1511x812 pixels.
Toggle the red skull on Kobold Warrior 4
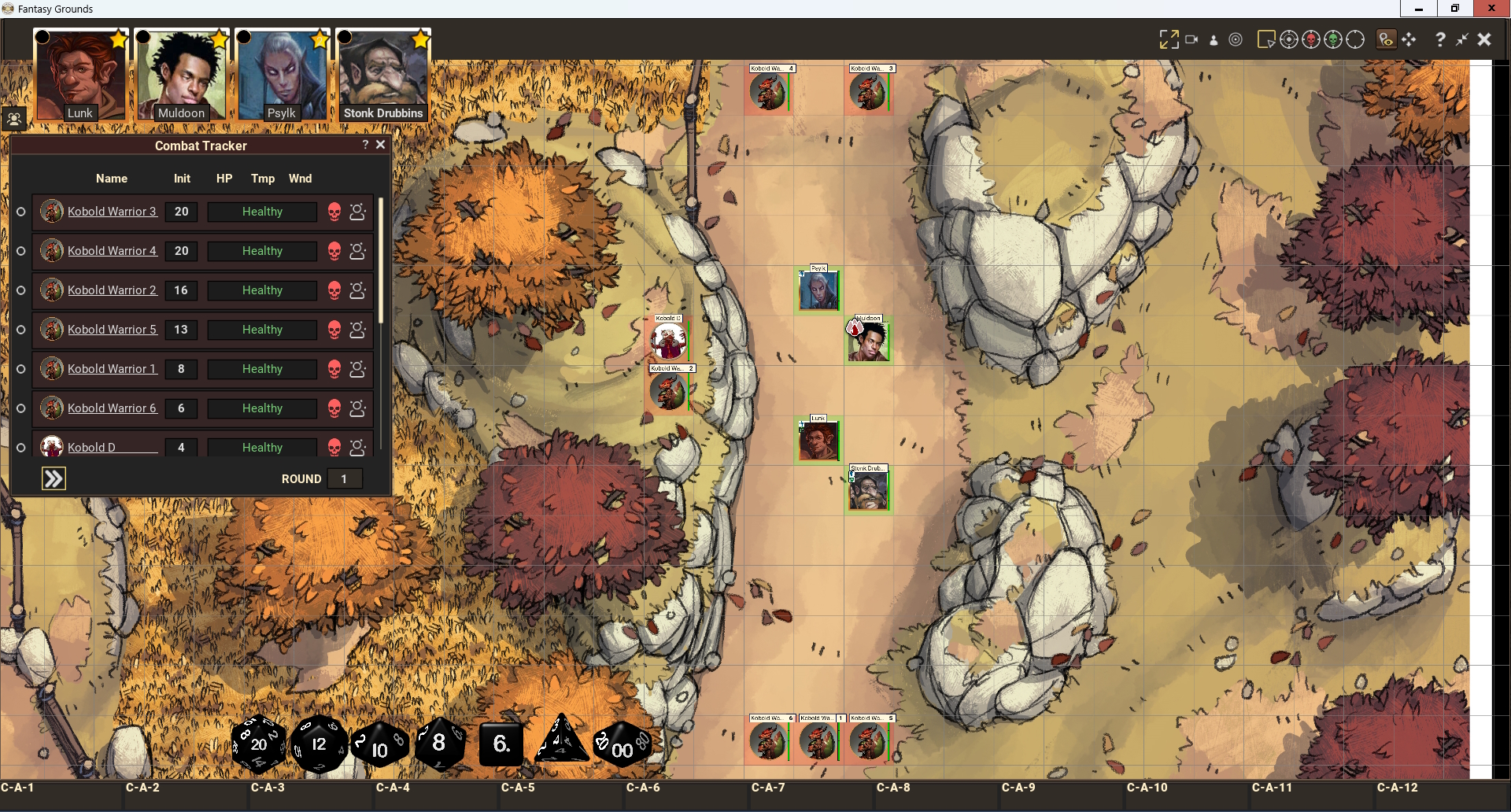tap(334, 251)
